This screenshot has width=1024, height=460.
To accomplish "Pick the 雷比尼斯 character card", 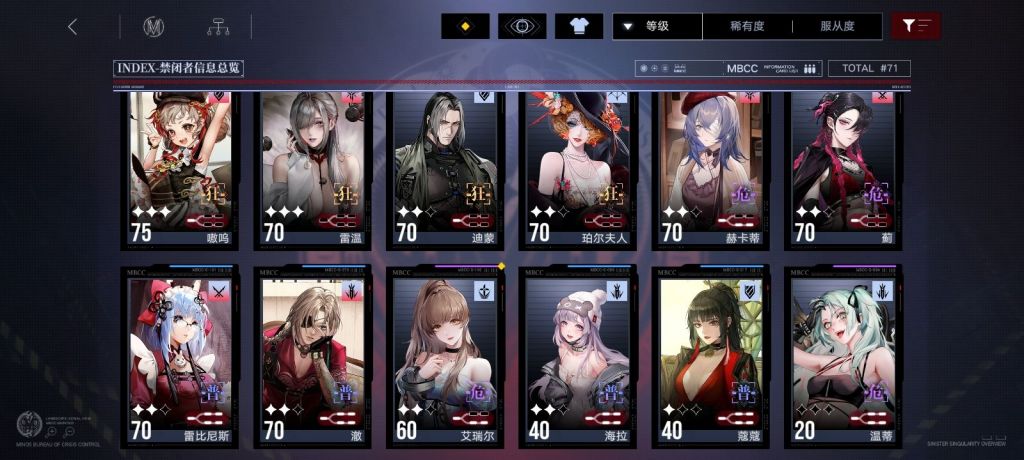I will (x=180, y=355).
